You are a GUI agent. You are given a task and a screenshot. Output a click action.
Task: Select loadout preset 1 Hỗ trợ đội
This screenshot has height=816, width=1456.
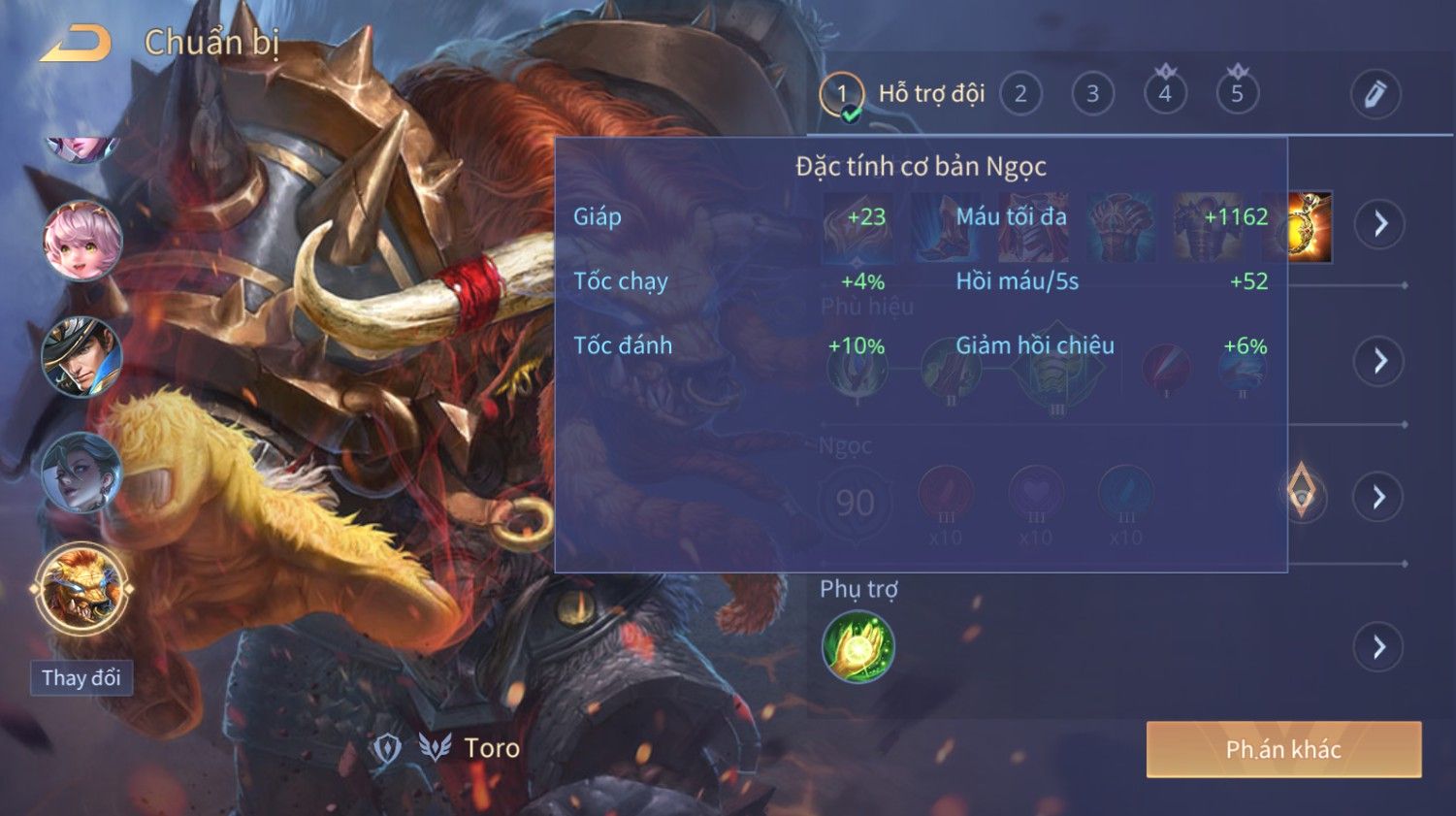pyautogui.click(x=842, y=94)
